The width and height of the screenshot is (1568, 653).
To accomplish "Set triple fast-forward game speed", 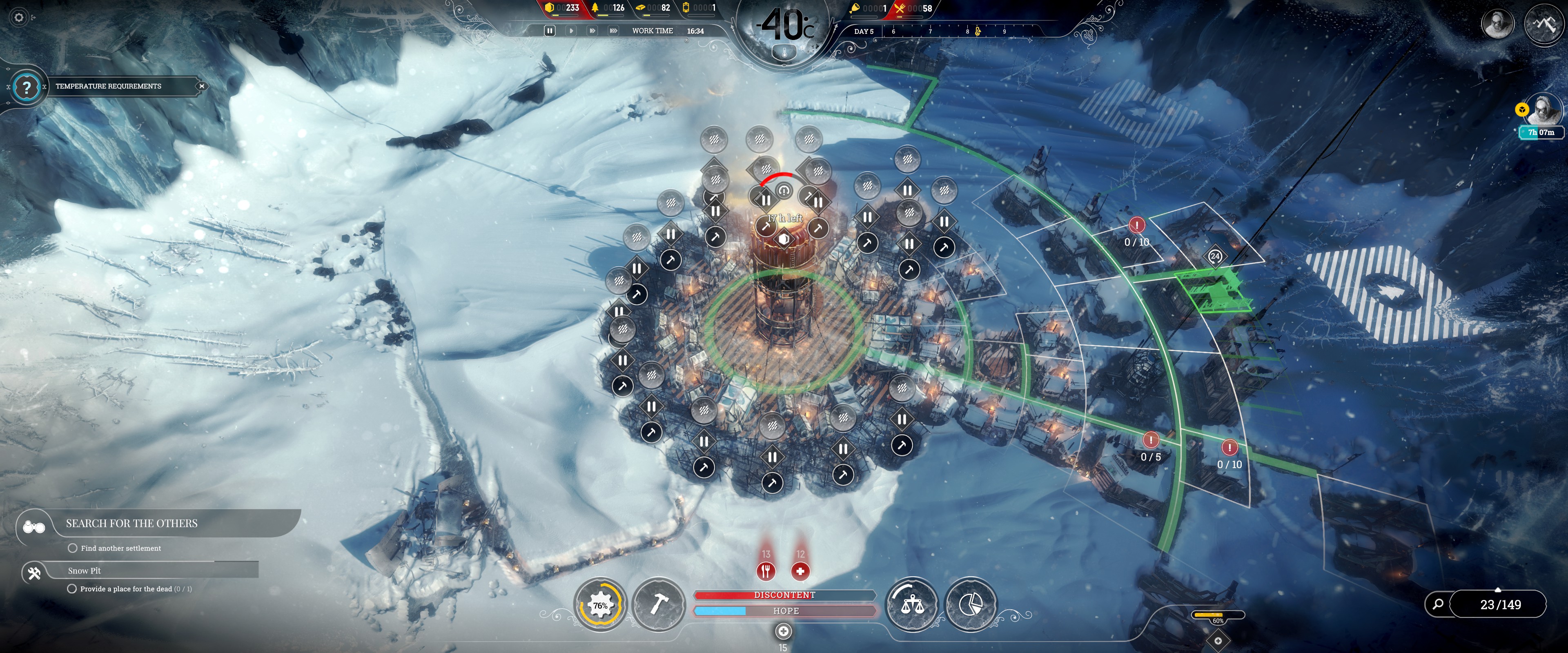I will pyautogui.click(x=613, y=31).
